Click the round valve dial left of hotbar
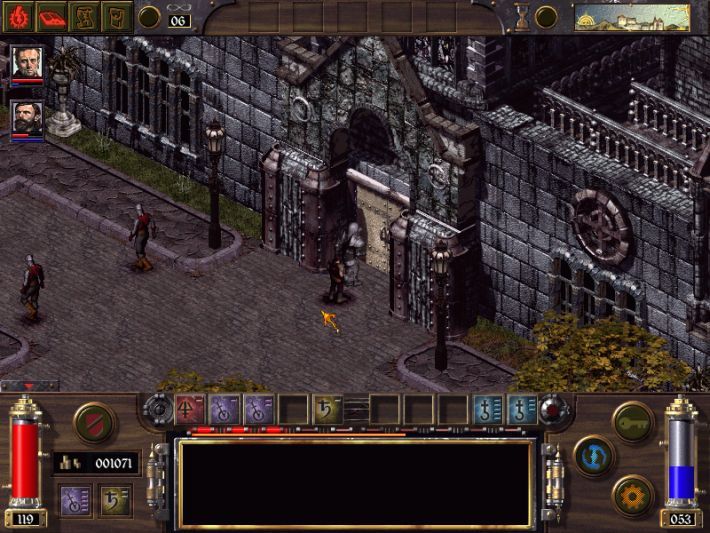Viewport: 710px width, 533px height. 159,409
